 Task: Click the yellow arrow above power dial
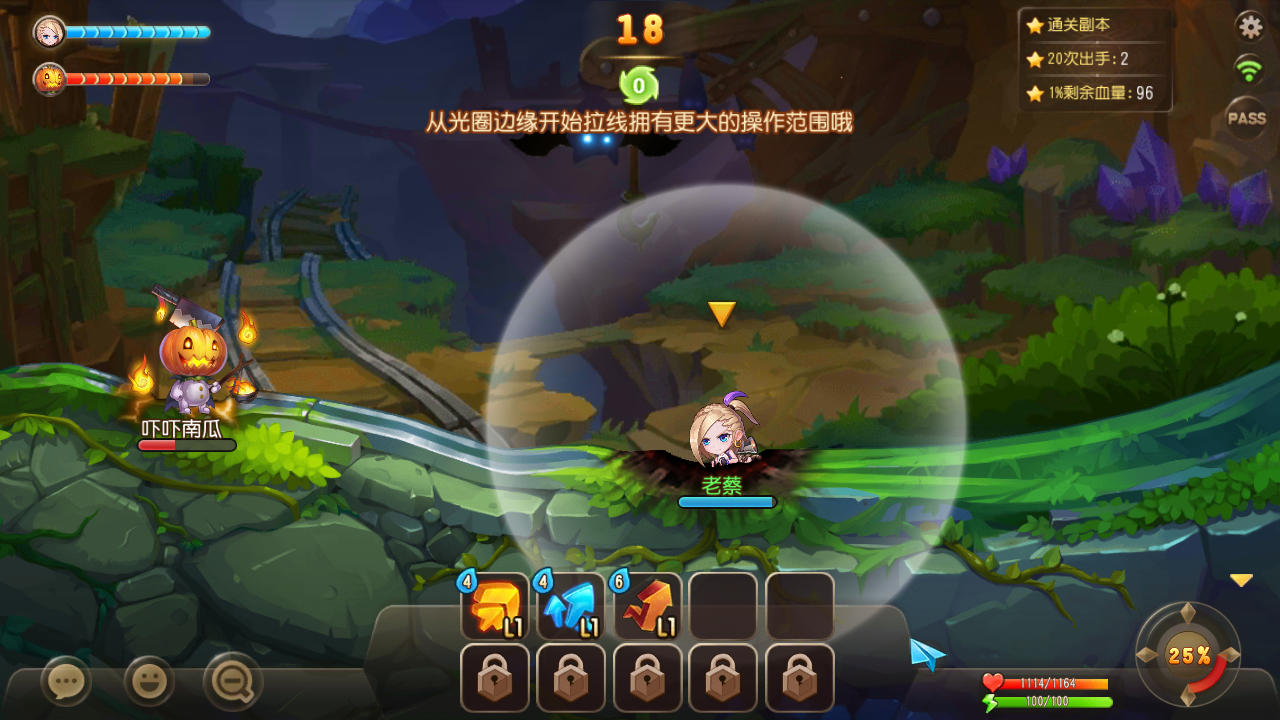pos(1241,580)
